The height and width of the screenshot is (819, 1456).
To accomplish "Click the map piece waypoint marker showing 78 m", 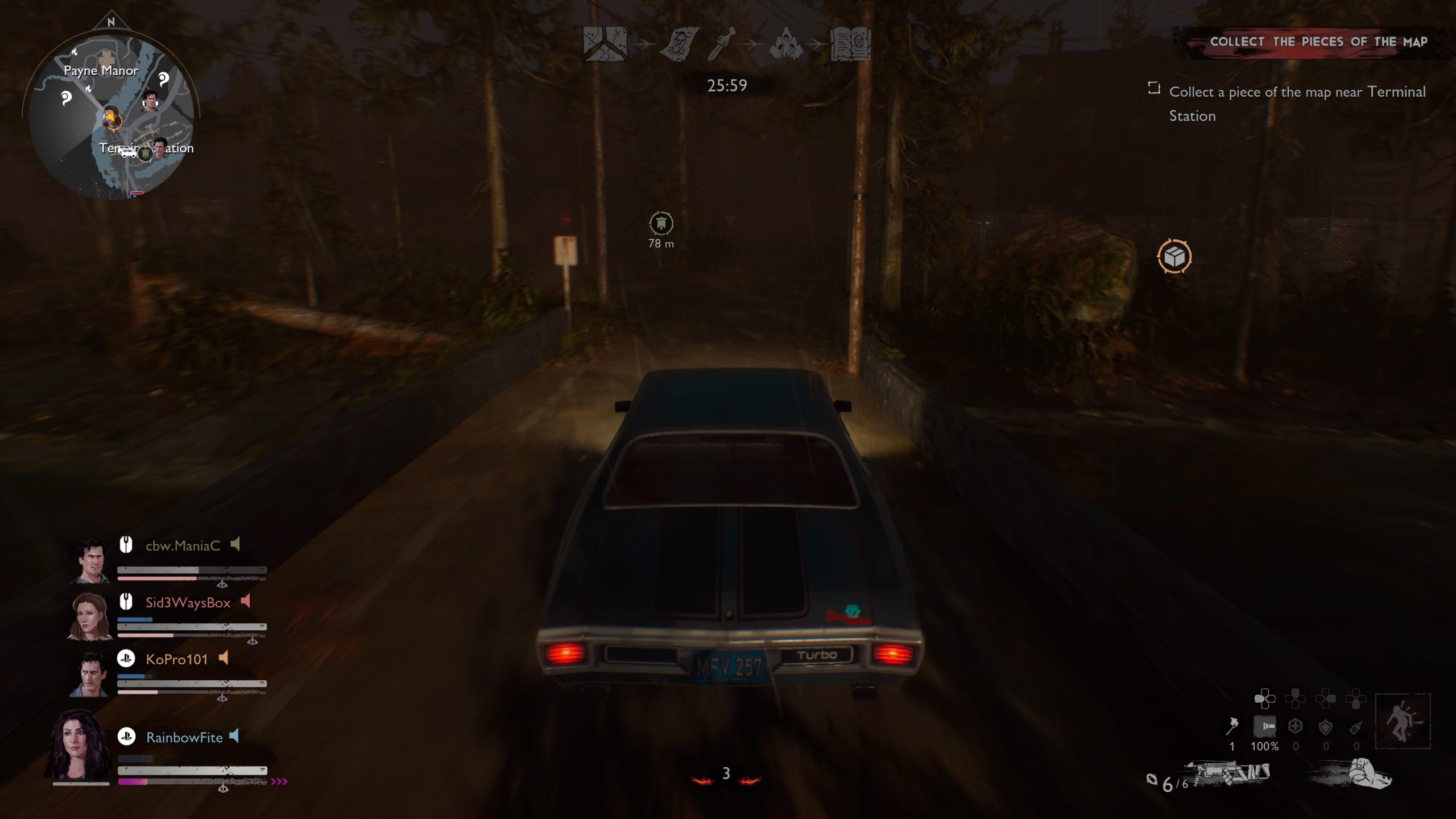I will click(x=660, y=224).
